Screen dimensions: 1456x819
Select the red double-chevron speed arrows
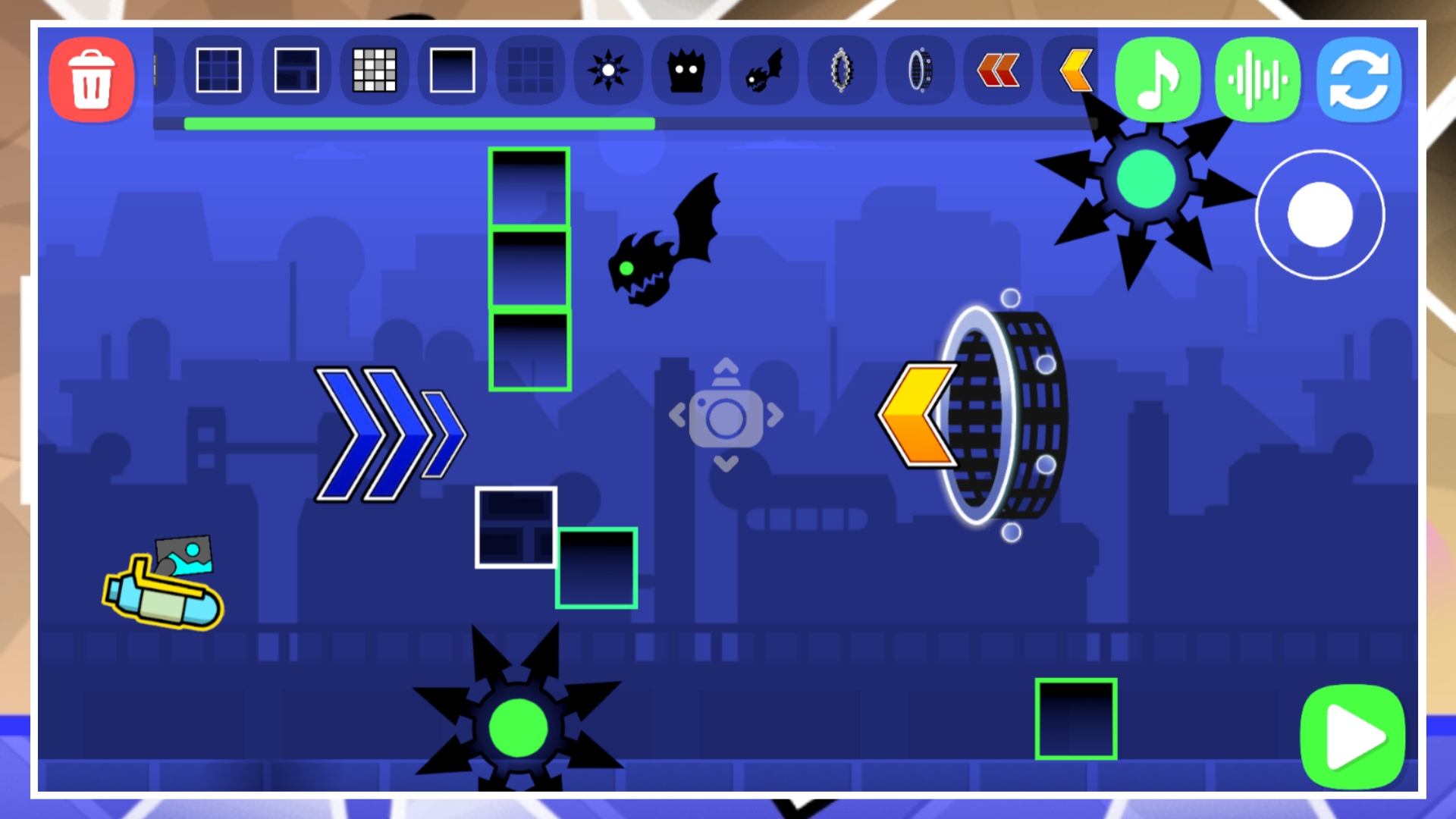click(997, 72)
